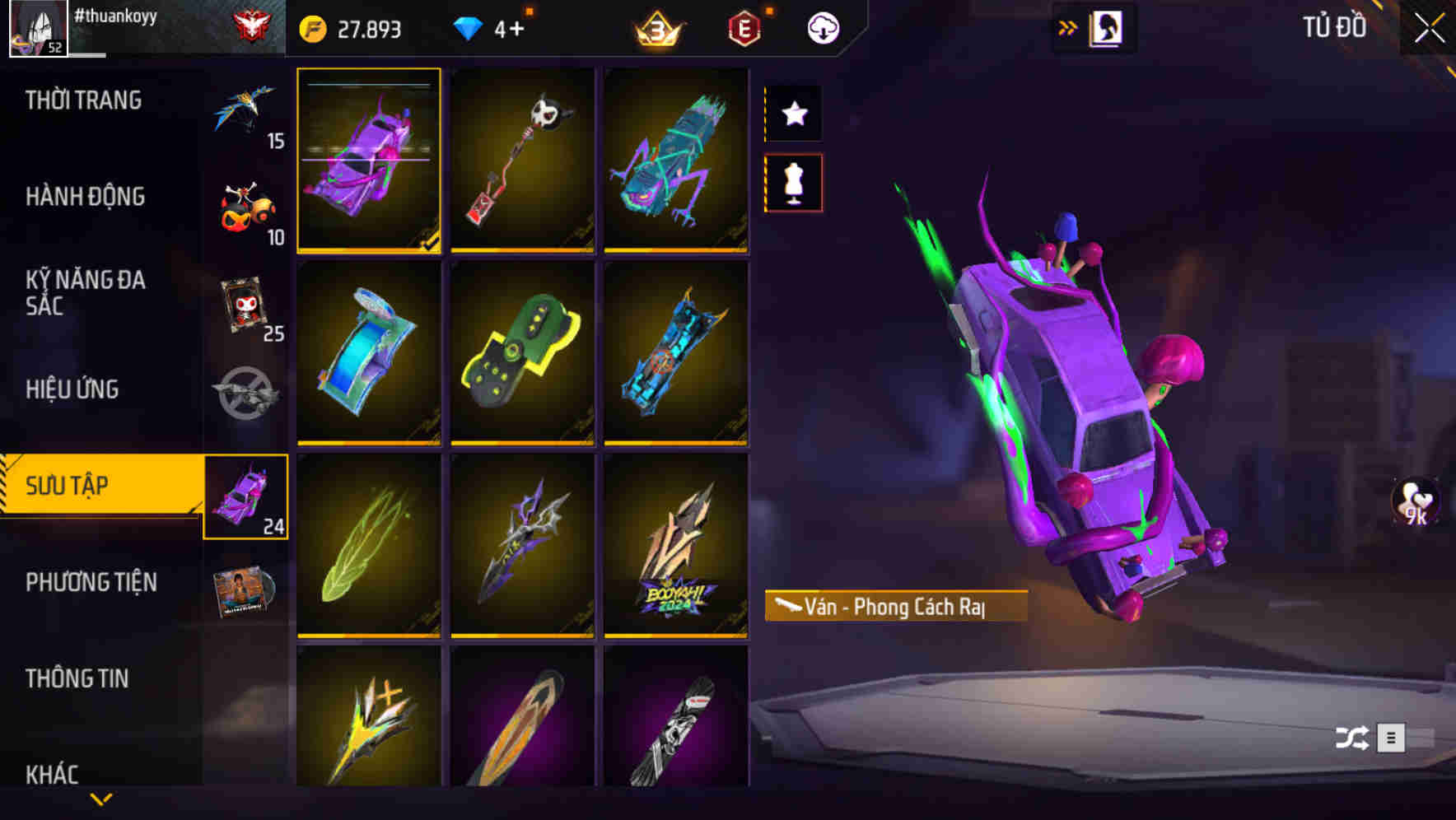Click the cloud download icon in the top bar
This screenshot has height=820, width=1456.
pyautogui.click(x=822, y=26)
